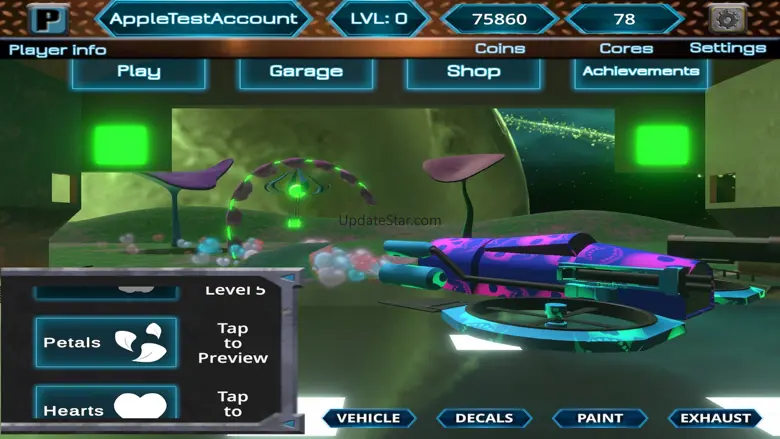Click the AppleTestAccount name panel
This screenshot has width=780, height=439.
pyautogui.click(x=203, y=19)
